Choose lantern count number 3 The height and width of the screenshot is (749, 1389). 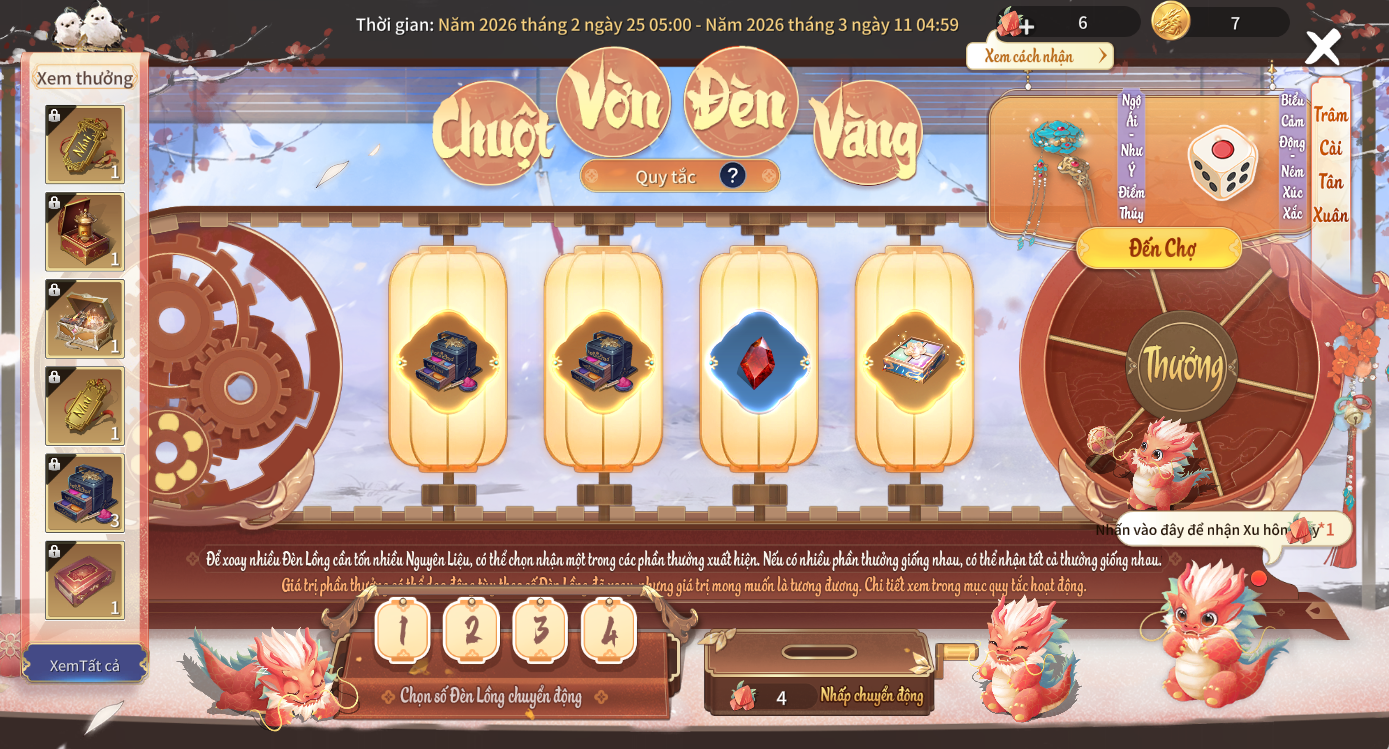[540, 630]
